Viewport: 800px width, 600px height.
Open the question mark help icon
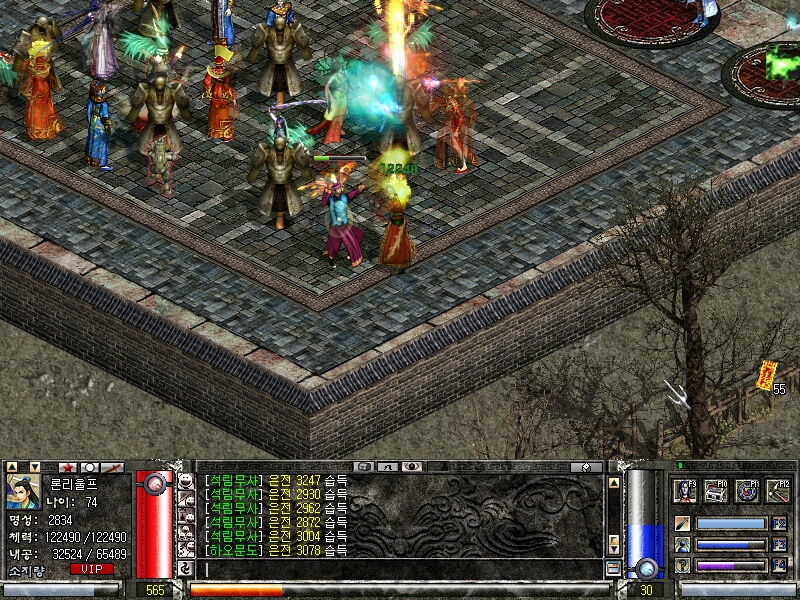click(682, 566)
